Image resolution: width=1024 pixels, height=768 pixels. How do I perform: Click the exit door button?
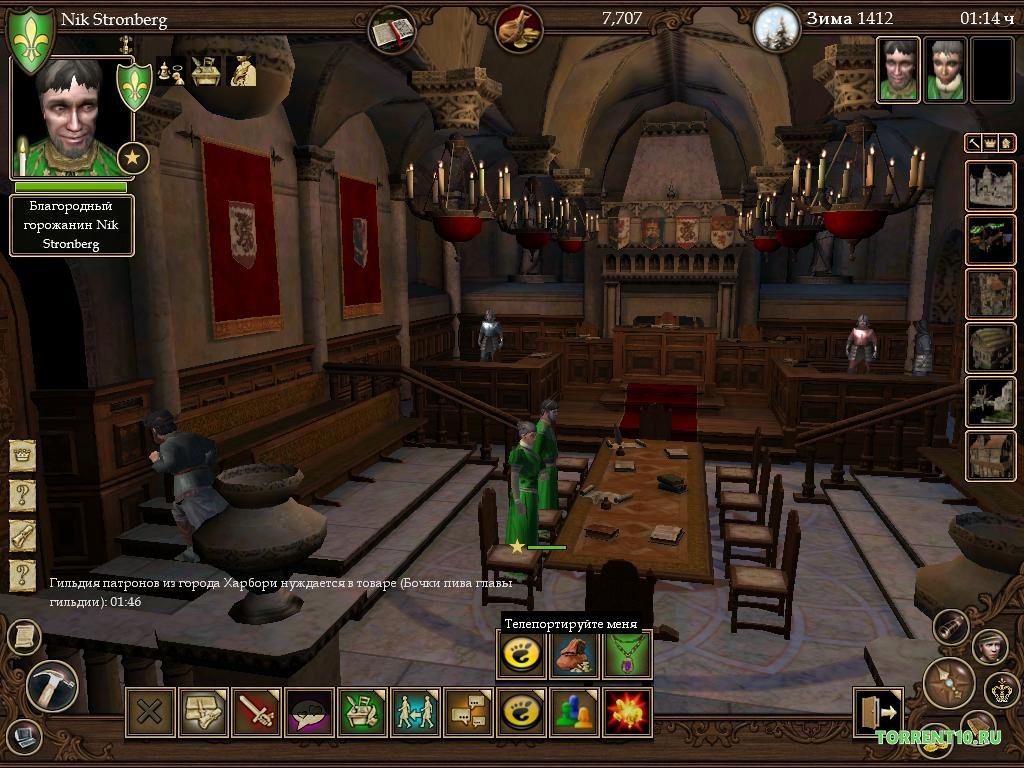[x=878, y=712]
